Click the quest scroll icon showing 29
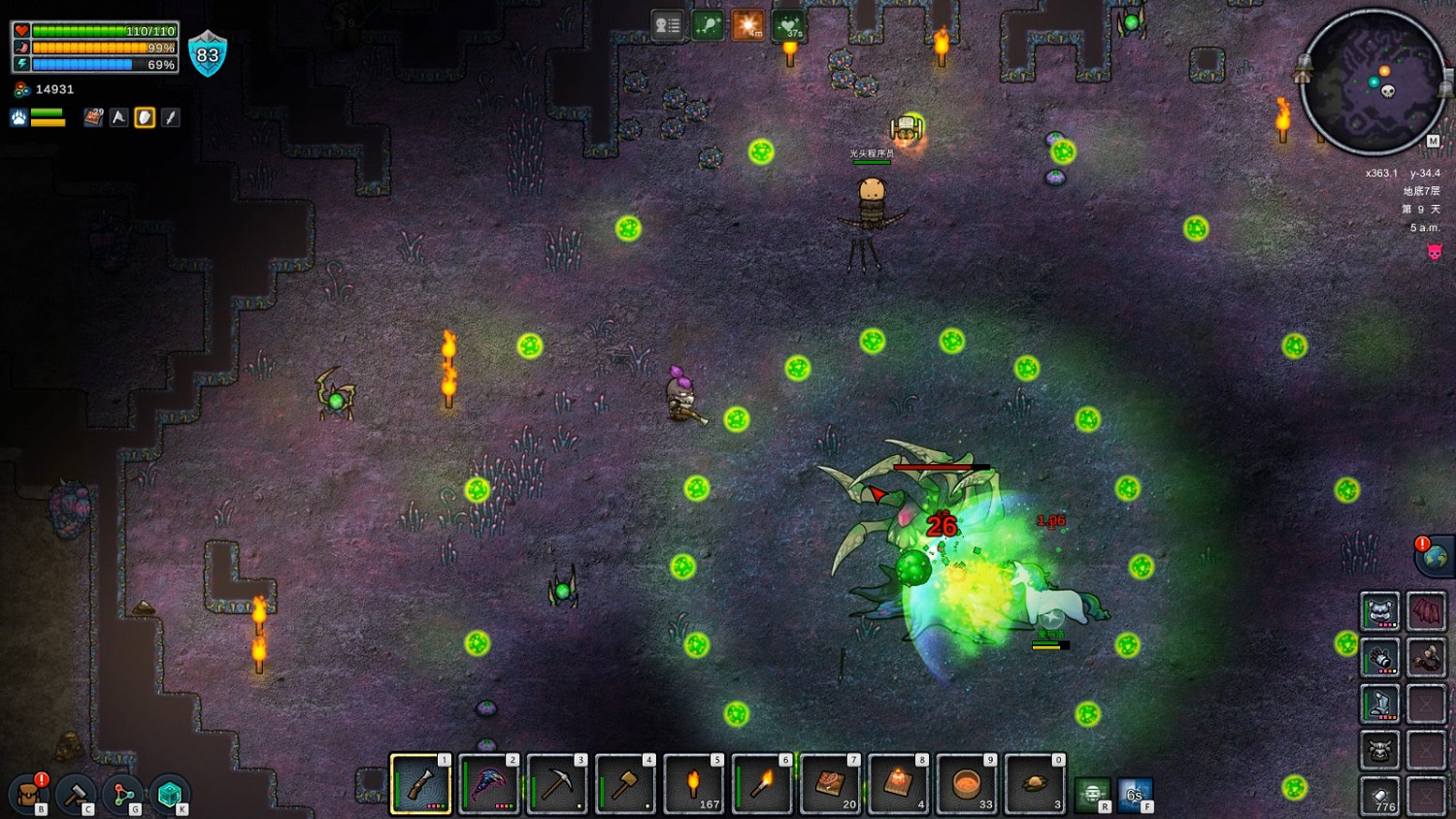This screenshot has width=1456, height=819. [92, 116]
